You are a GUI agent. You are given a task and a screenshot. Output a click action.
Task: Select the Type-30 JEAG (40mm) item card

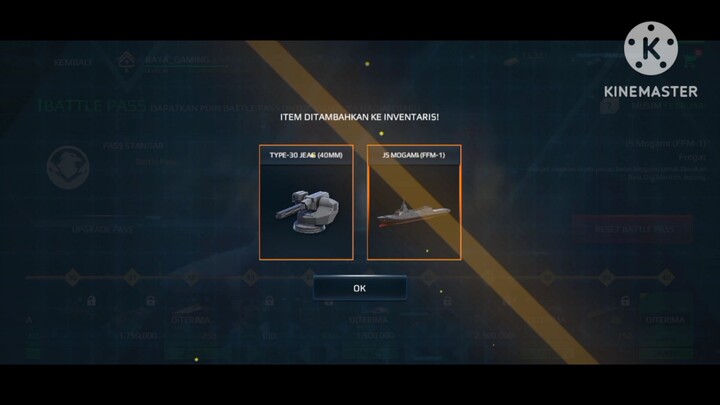[306, 203]
